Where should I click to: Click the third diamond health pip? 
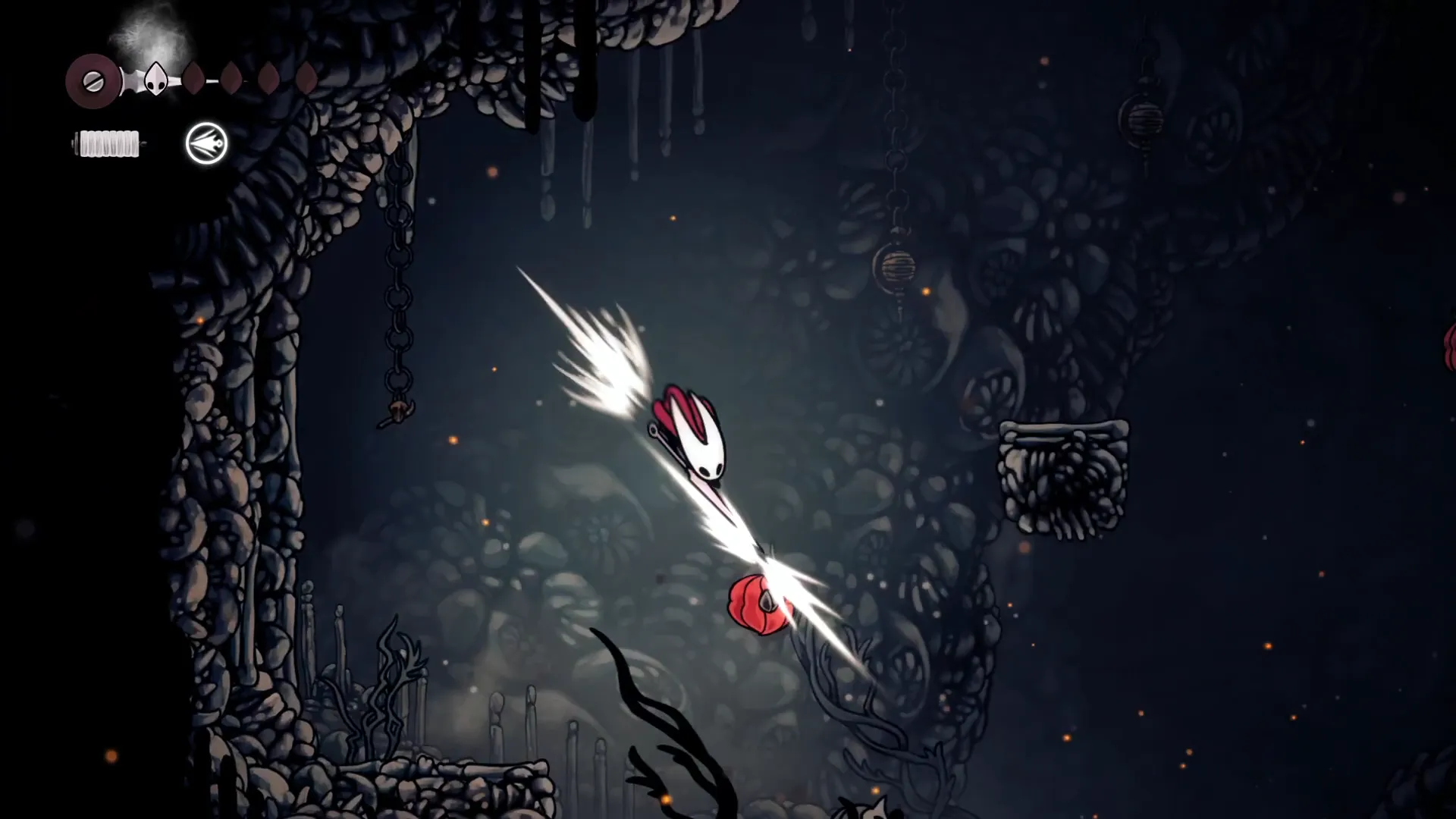click(268, 78)
